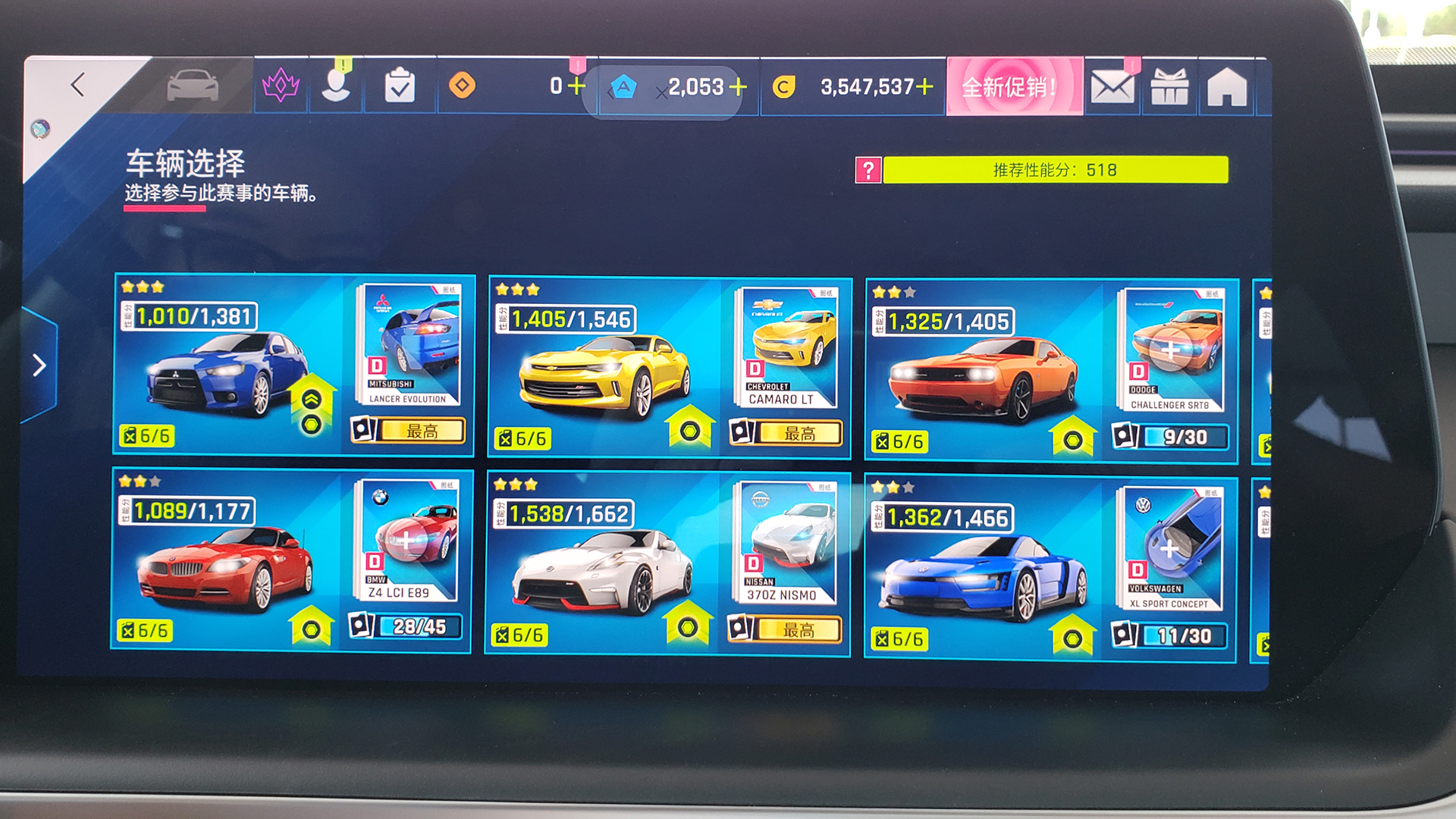This screenshot has height=819, width=1456.
Task: Select the Mitsubishi Lancer Evolution car
Action: tap(227, 372)
